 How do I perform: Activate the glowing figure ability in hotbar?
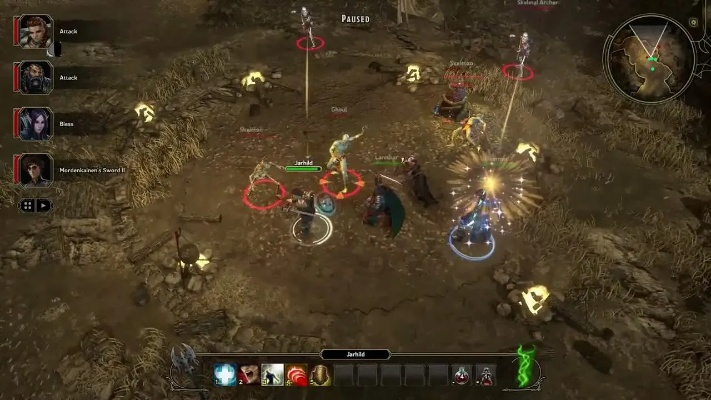(273, 375)
